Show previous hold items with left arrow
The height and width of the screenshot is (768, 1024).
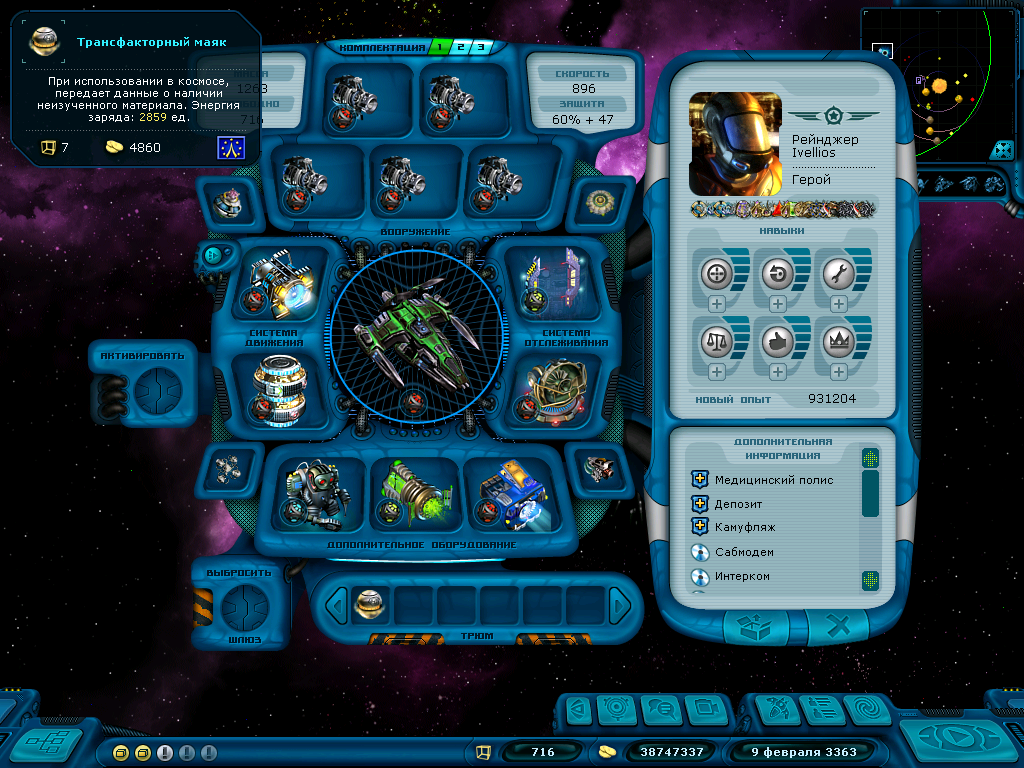point(338,605)
